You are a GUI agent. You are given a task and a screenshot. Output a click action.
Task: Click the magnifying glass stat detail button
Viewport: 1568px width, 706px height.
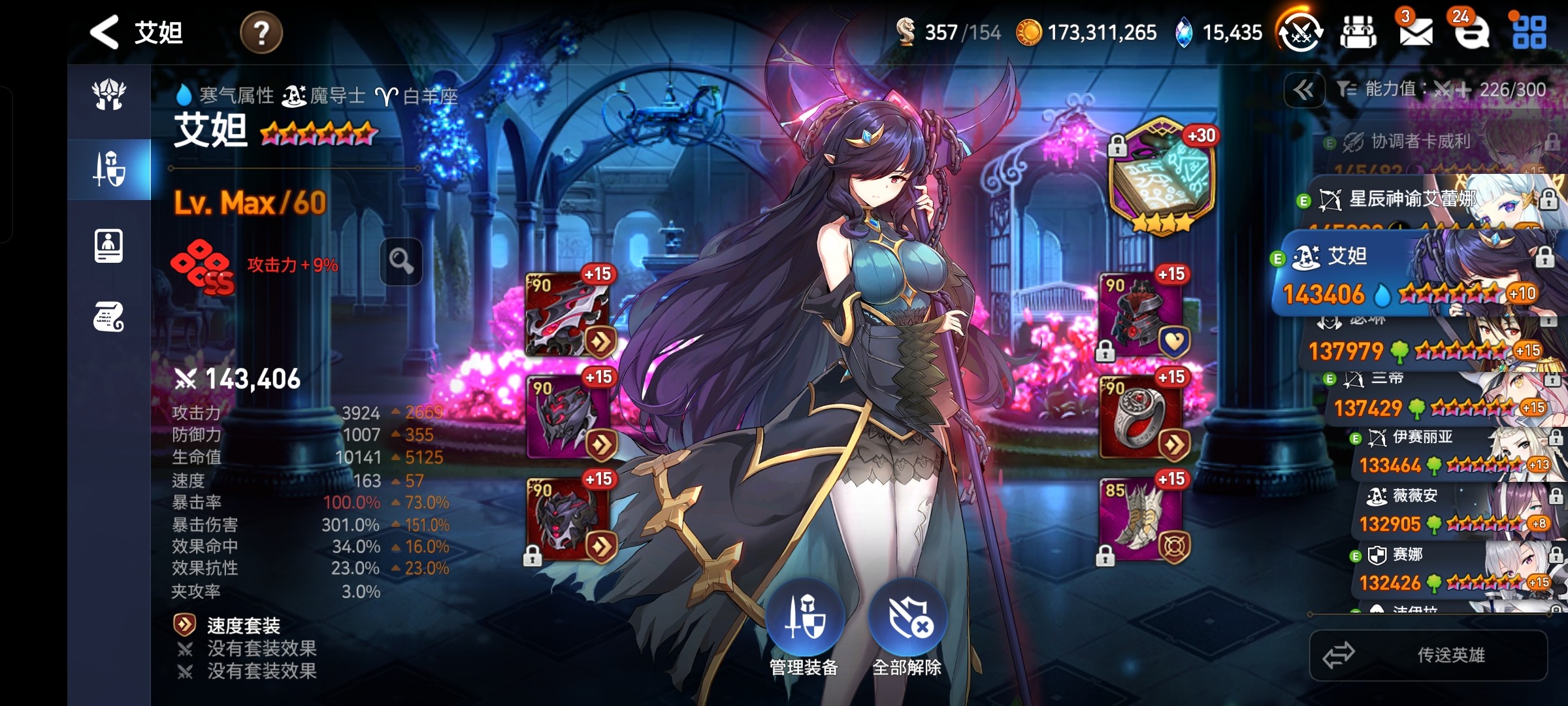click(x=401, y=261)
